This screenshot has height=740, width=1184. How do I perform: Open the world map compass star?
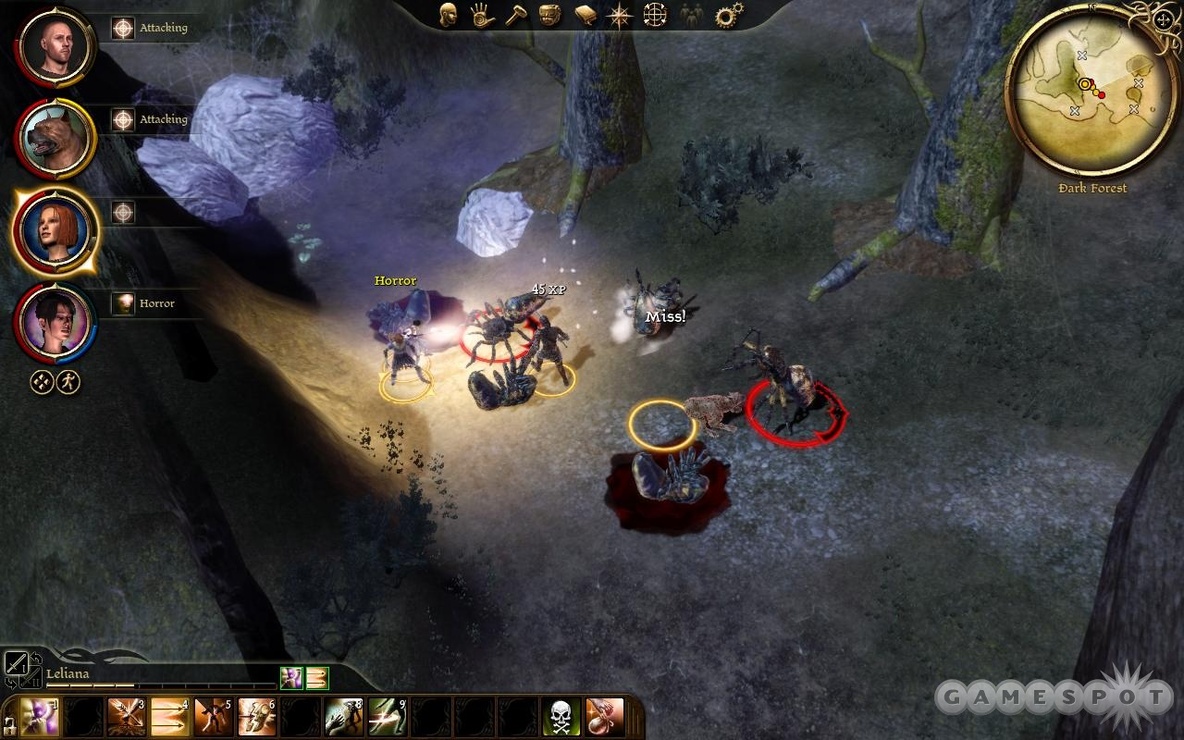pyautogui.click(x=620, y=15)
